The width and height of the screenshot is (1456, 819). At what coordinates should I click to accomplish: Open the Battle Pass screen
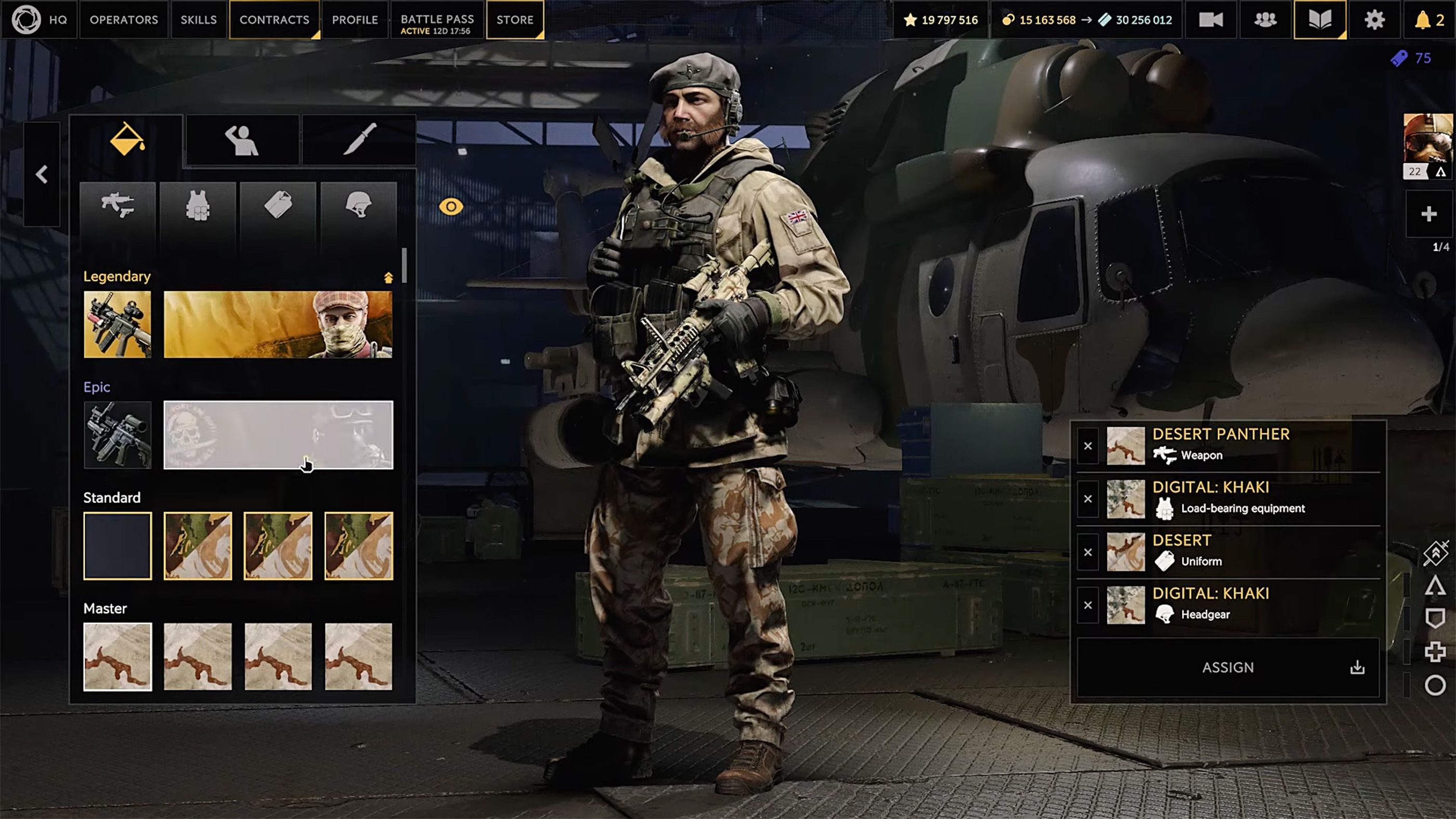pyautogui.click(x=437, y=20)
